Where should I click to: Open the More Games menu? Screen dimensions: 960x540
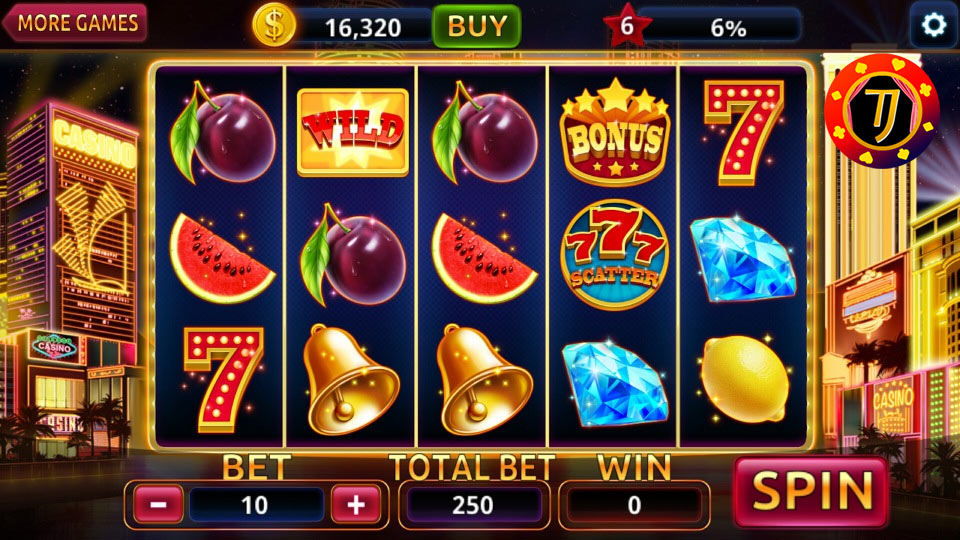tap(76, 23)
